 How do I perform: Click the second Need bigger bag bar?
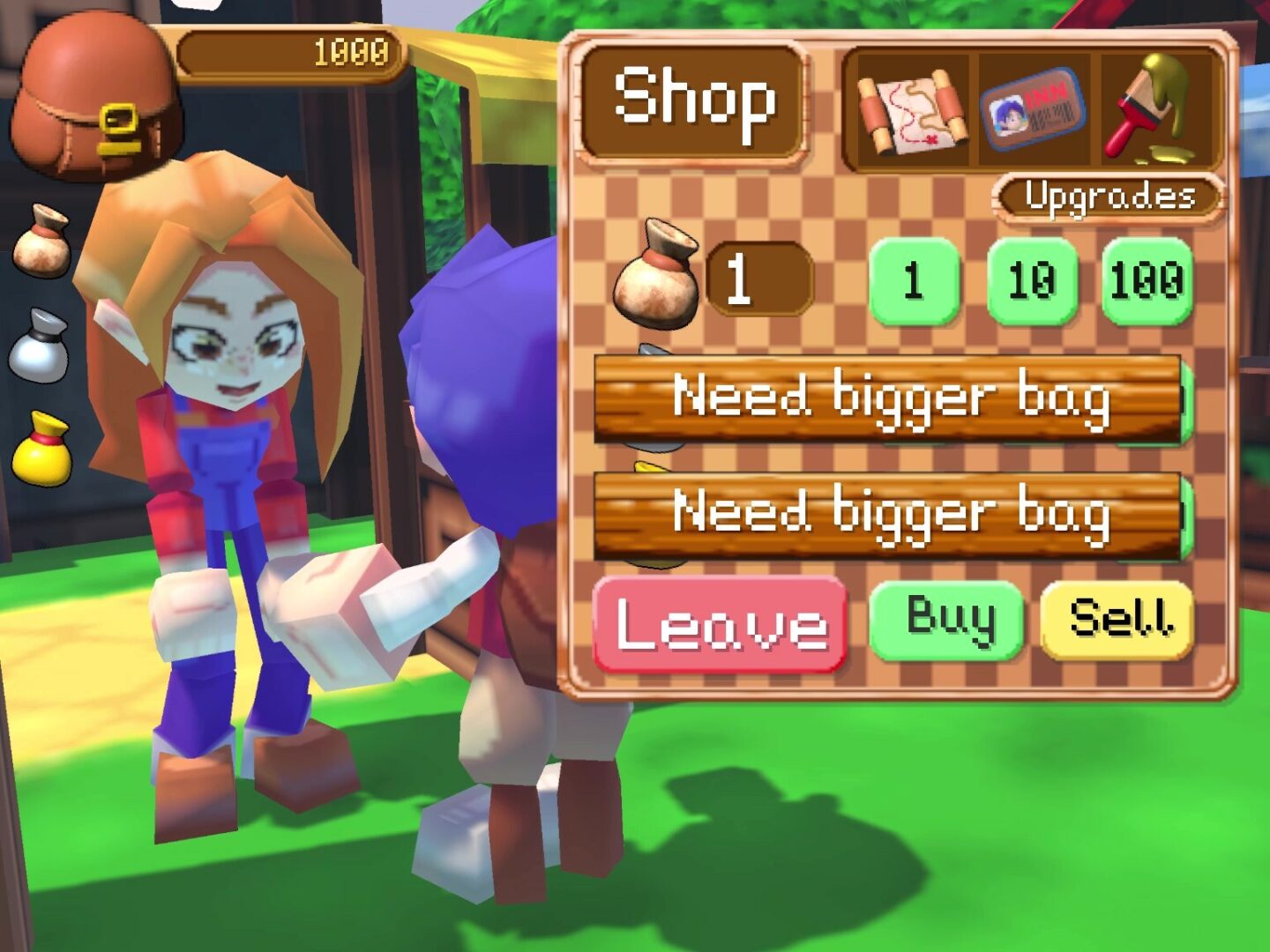pos(891,516)
